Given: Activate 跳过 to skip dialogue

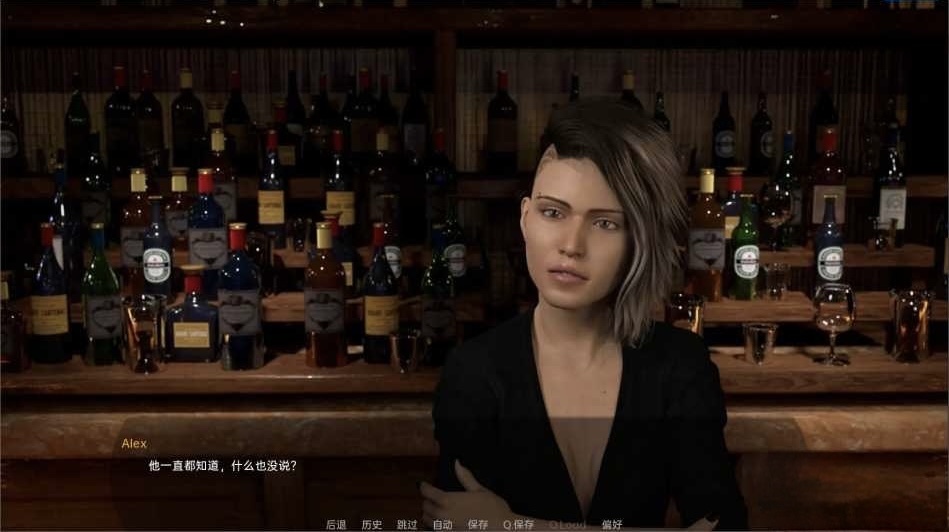Looking at the screenshot, I should (x=407, y=524).
